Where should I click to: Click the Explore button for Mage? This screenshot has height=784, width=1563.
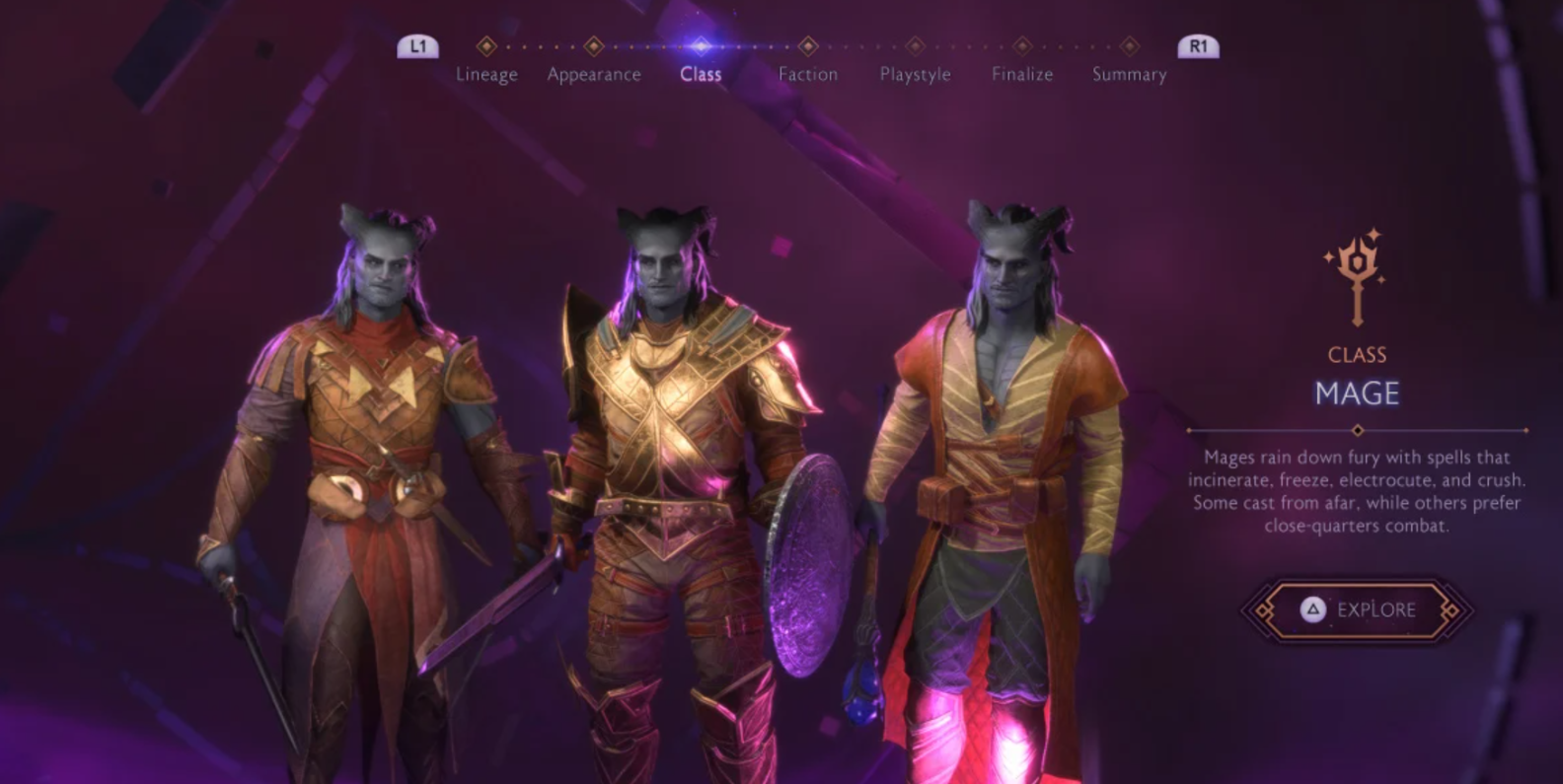[1358, 610]
